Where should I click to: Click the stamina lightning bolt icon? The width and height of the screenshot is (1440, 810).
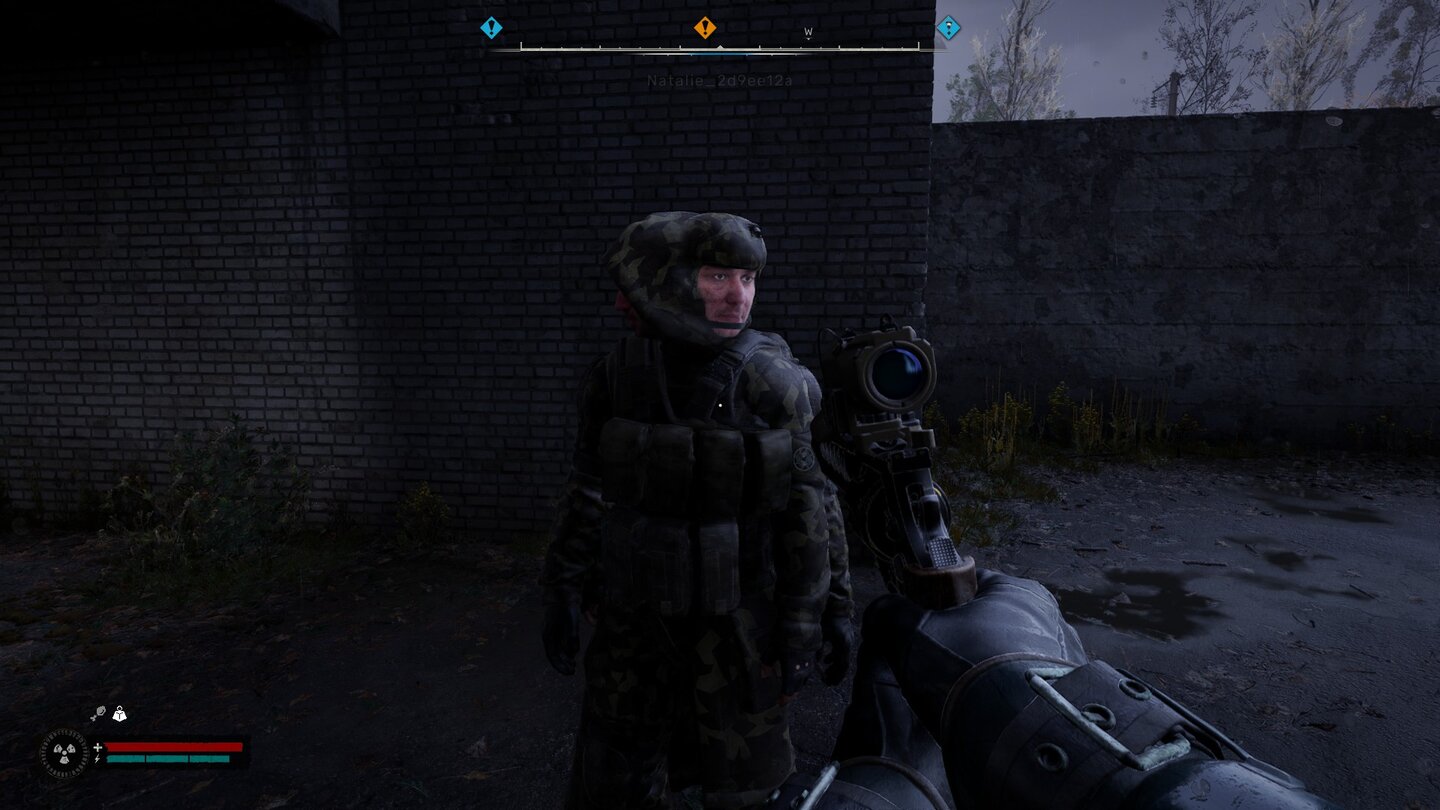pyautogui.click(x=97, y=760)
